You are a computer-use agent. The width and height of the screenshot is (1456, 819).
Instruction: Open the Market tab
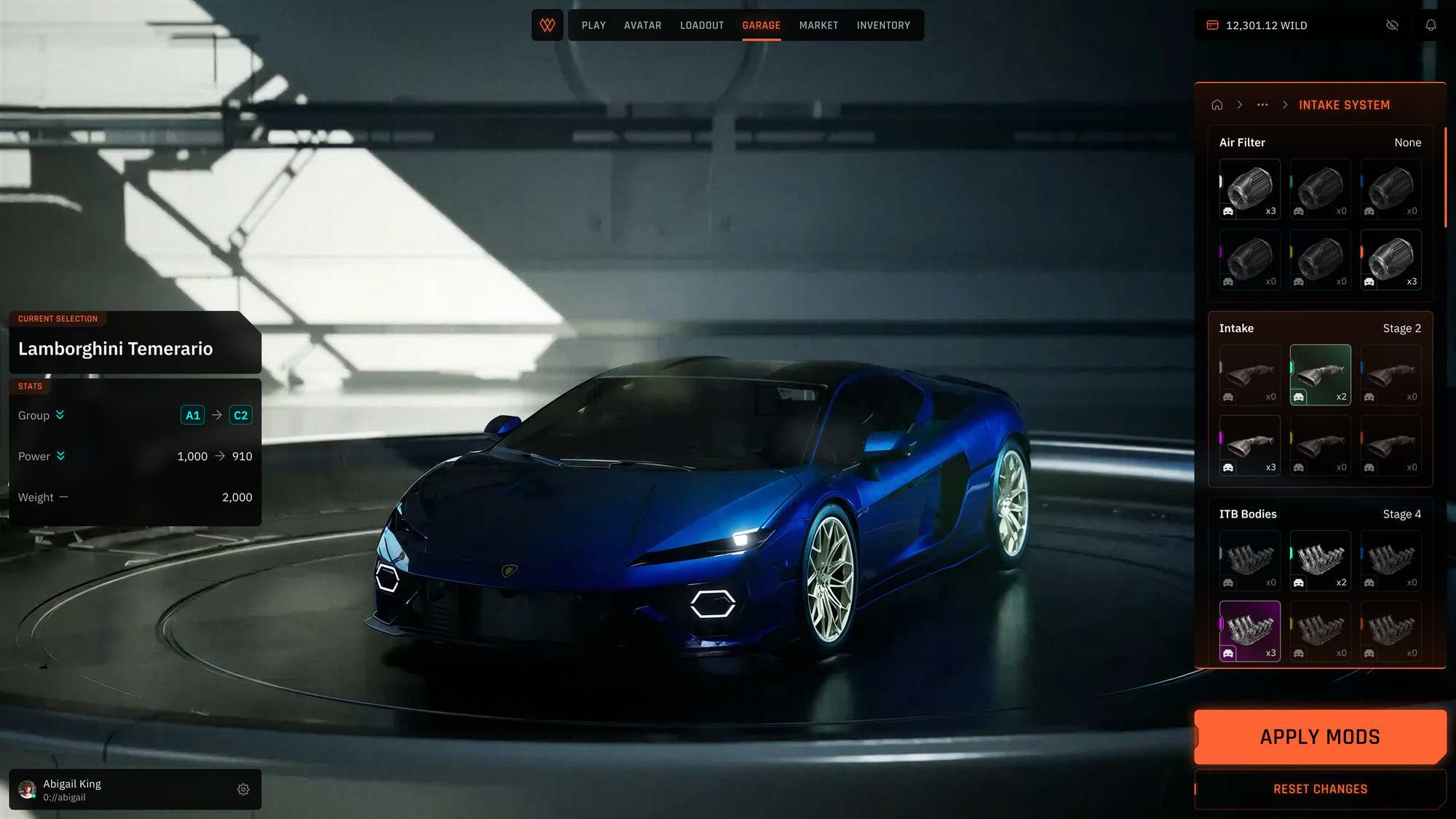tap(818, 25)
